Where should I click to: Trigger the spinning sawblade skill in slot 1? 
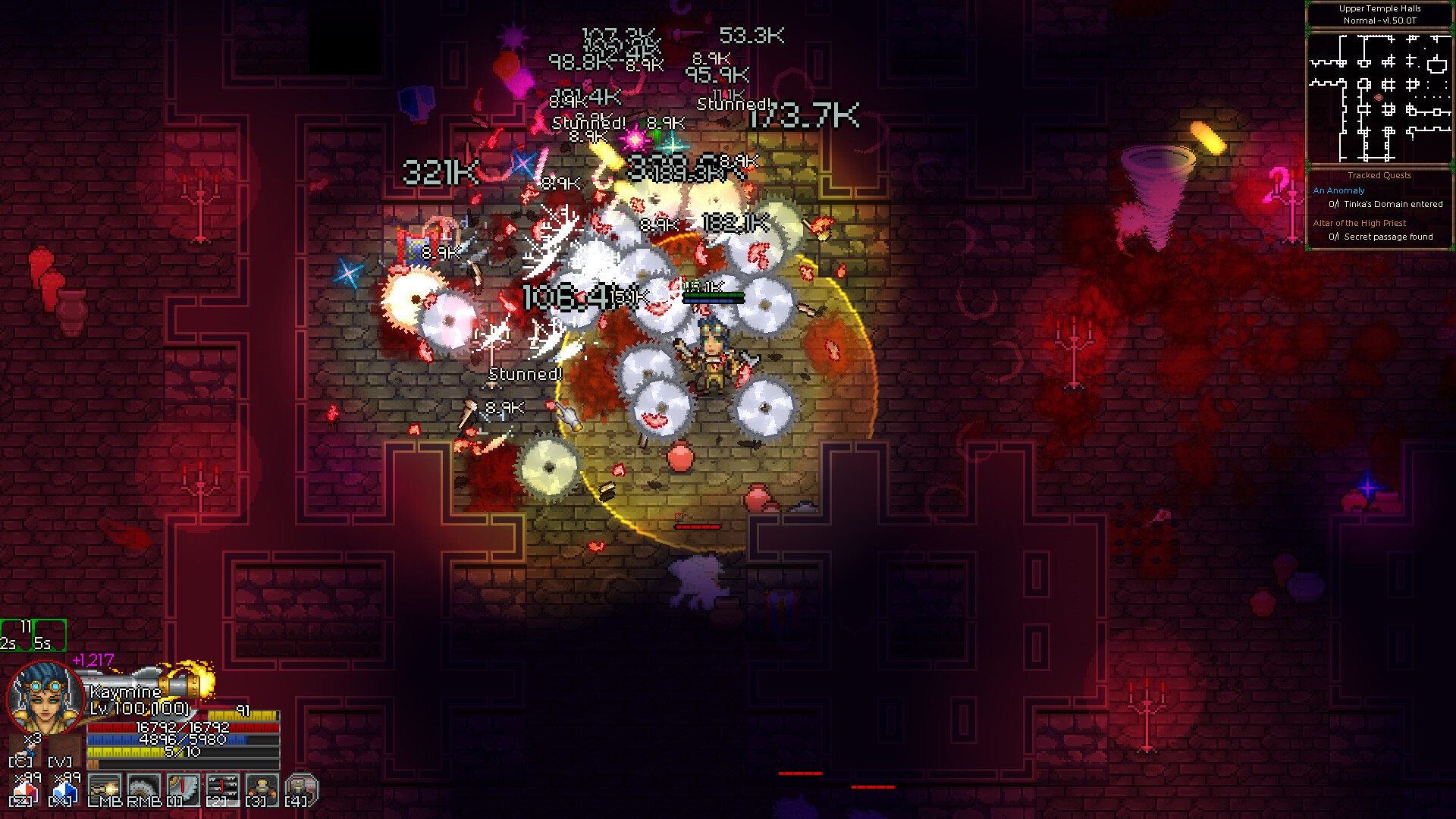[x=183, y=789]
